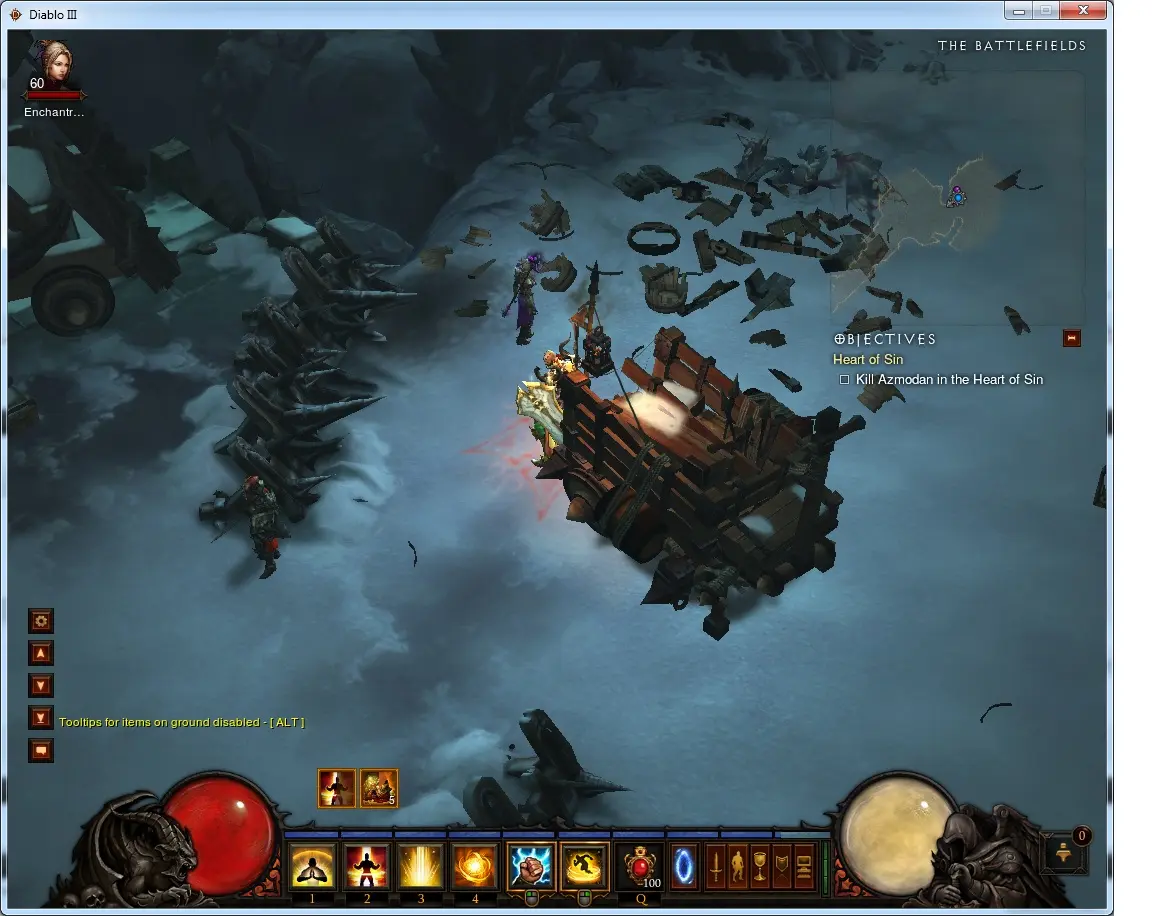Open the banner shield menu icon
The height and width of the screenshot is (916, 1152).
pyautogui.click(x=781, y=866)
